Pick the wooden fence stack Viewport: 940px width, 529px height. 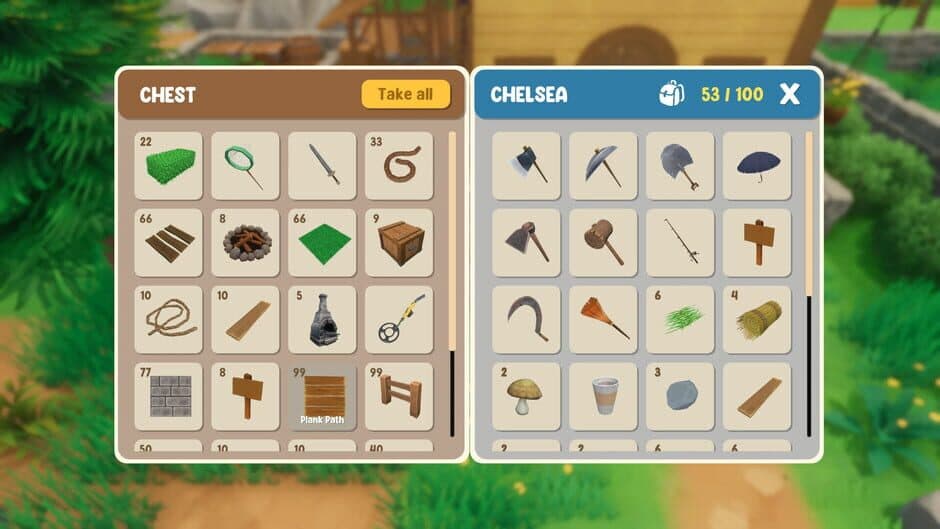pyautogui.click(x=399, y=397)
